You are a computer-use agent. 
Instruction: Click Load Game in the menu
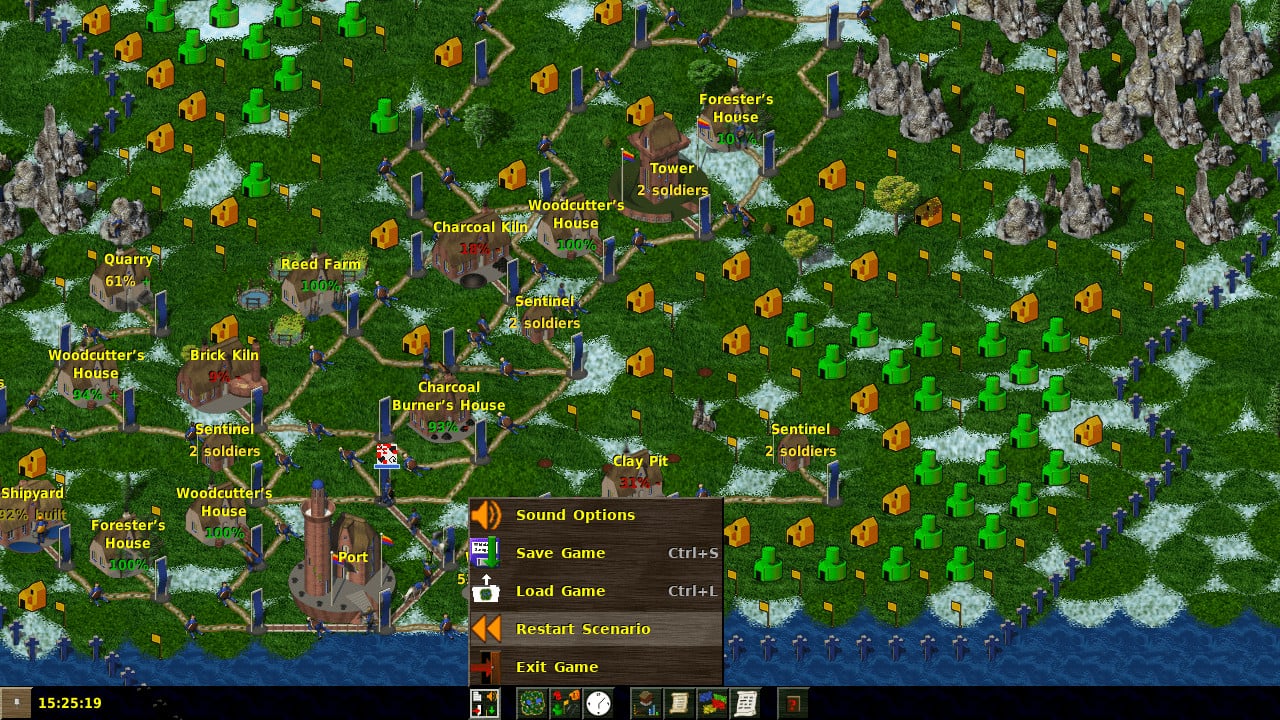coord(561,591)
